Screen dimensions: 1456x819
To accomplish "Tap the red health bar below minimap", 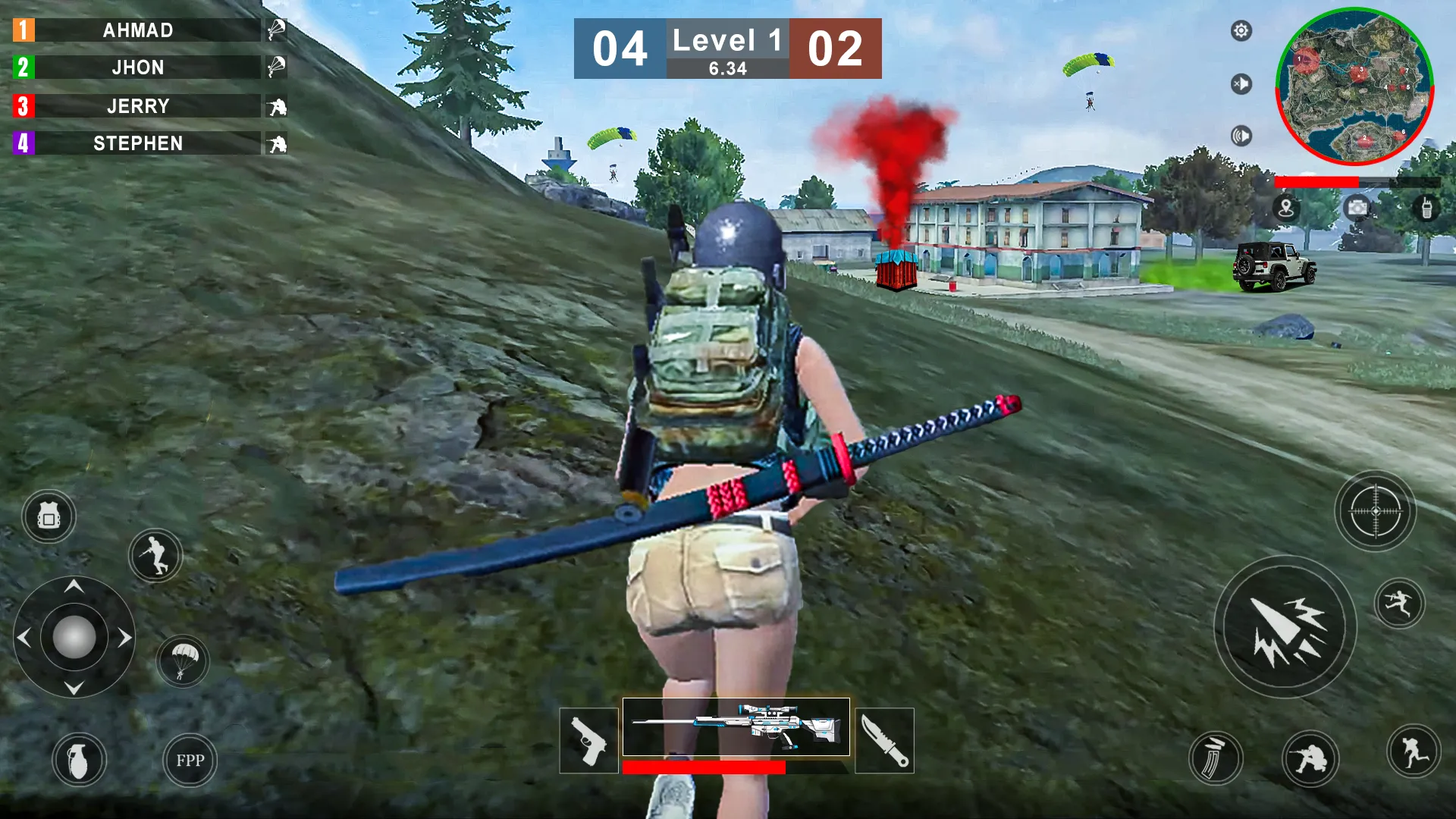I will click(x=1318, y=182).
